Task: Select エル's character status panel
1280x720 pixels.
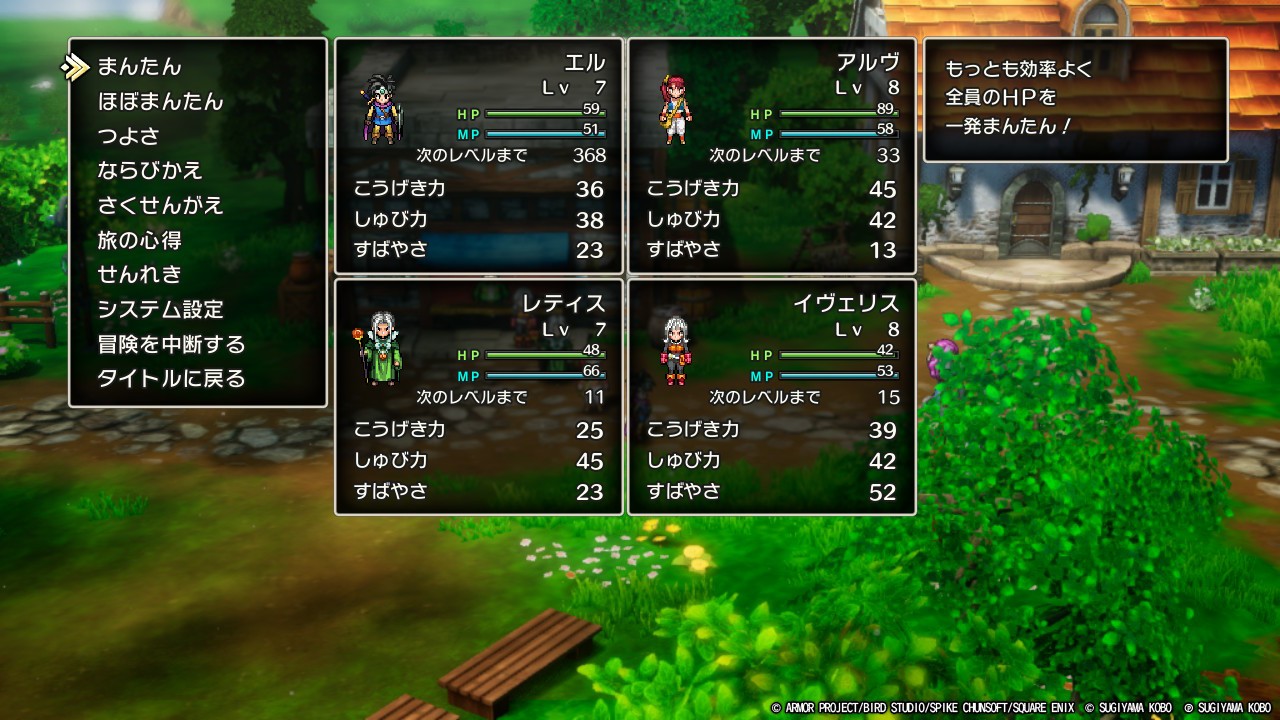Action: pyautogui.click(x=479, y=156)
